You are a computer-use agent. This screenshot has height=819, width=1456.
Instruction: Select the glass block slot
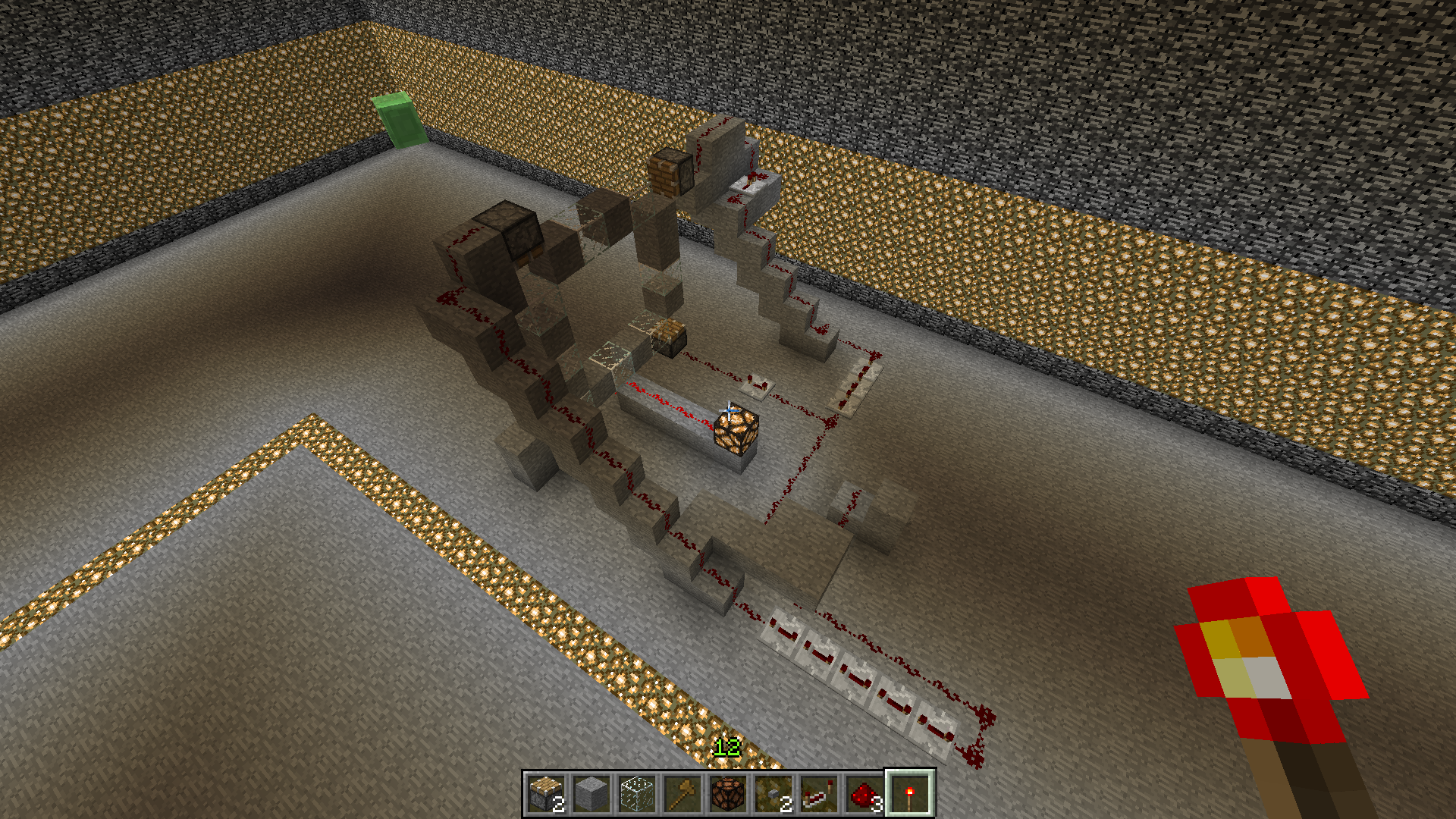pos(637,794)
